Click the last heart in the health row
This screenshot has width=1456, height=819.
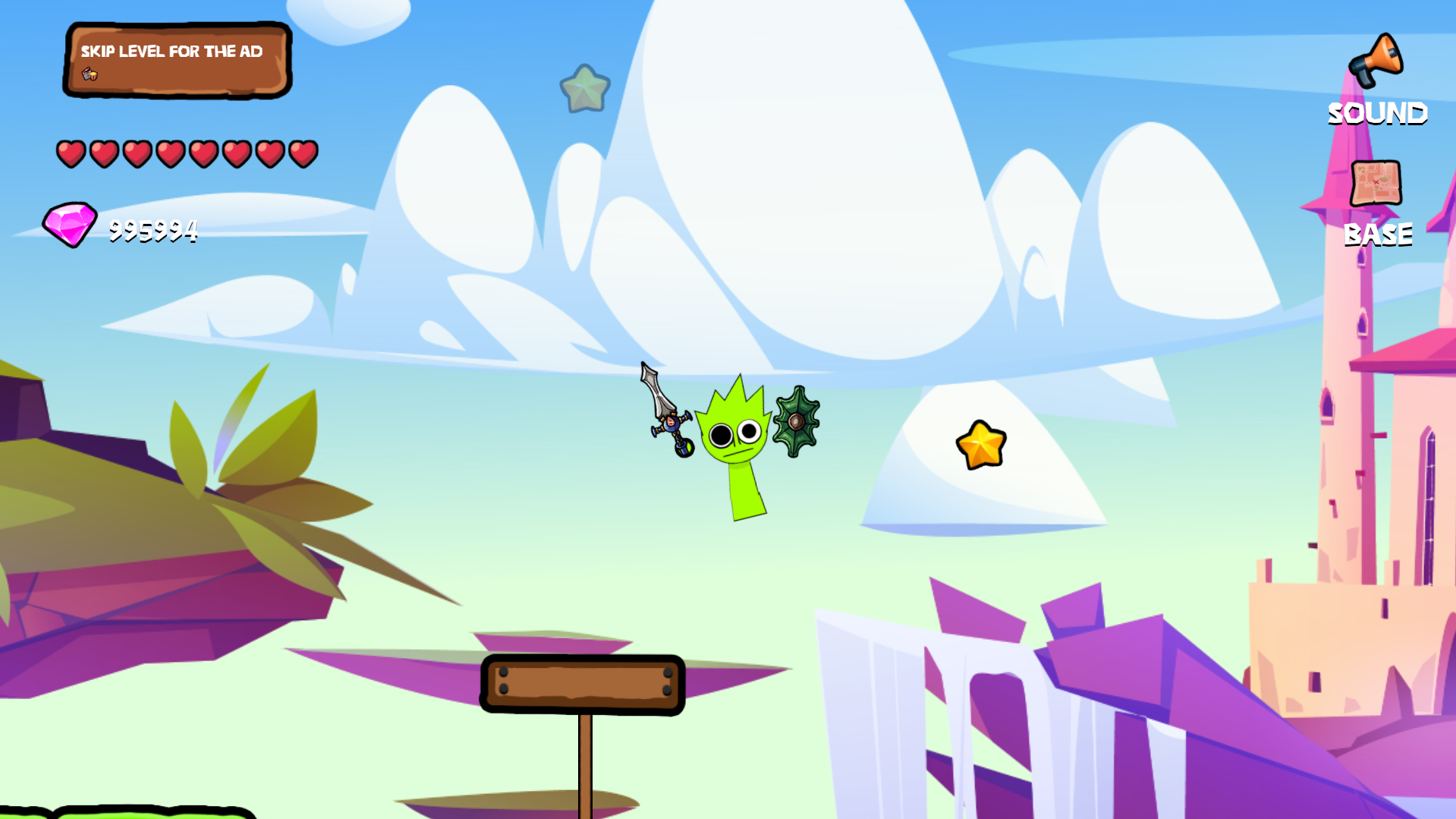point(303,154)
